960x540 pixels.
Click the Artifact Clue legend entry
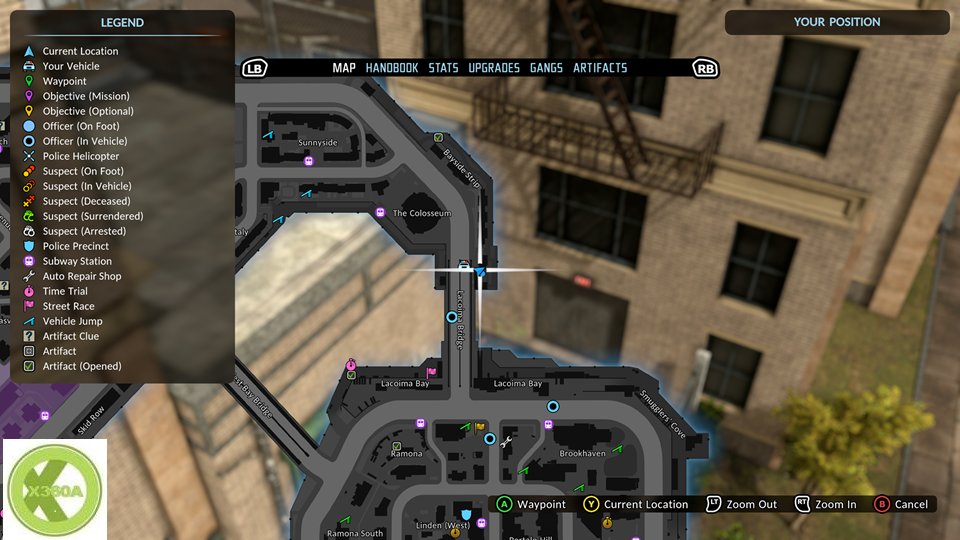[70, 336]
